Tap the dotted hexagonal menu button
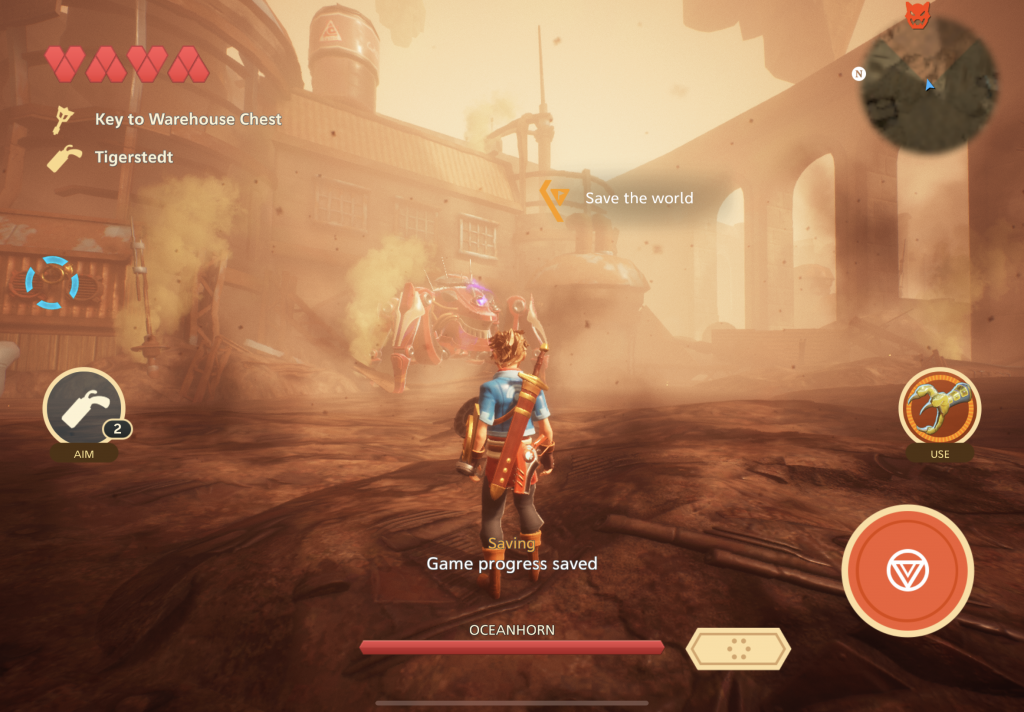Viewport: 1024px width, 712px height. (x=738, y=649)
